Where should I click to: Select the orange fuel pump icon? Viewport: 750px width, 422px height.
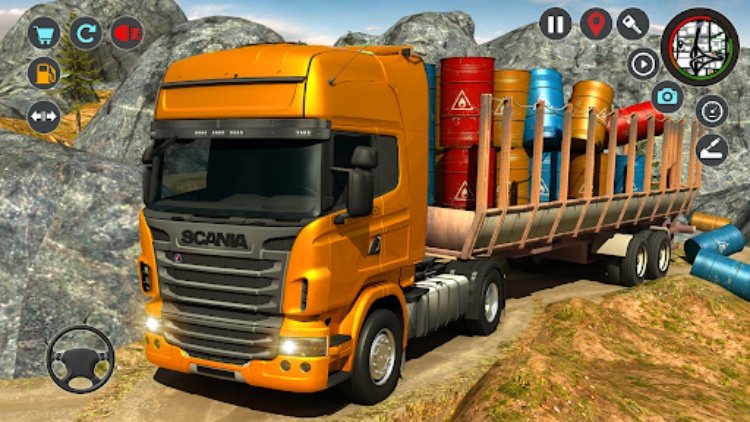click(x=43, y=73)
